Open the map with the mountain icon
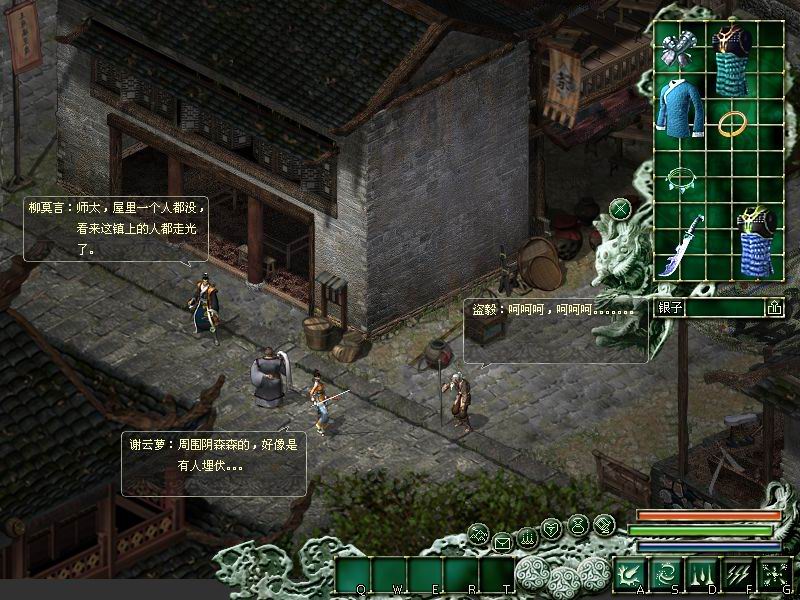The height and width of the screenshot is (600, 800). click(479, 533)
